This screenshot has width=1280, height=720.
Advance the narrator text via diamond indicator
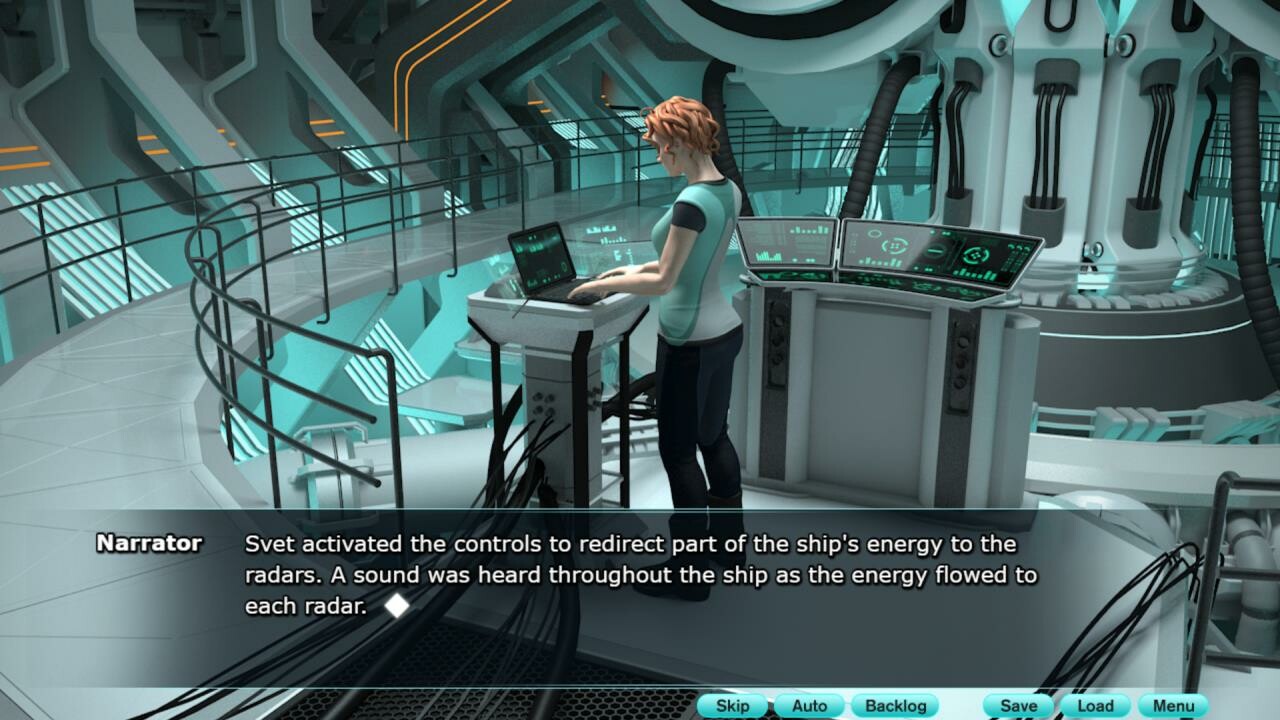tap(397, 605)
